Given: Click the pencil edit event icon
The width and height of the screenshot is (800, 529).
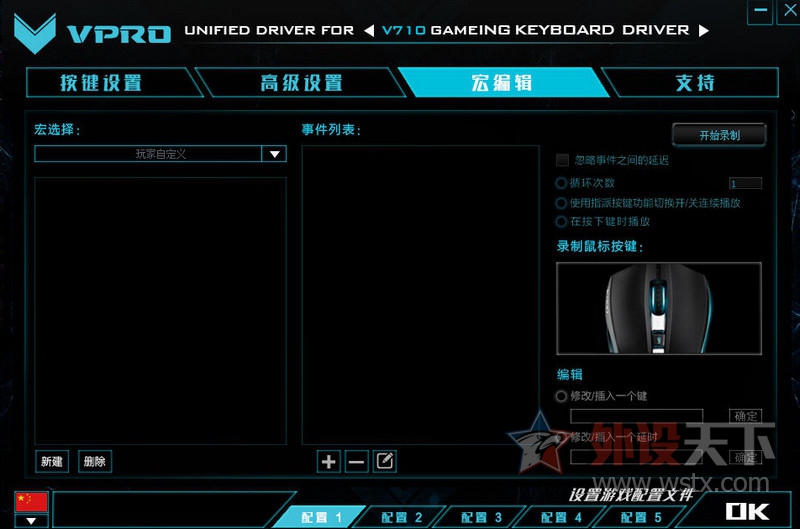Looking at the screenshot, I should coord(384,461).
